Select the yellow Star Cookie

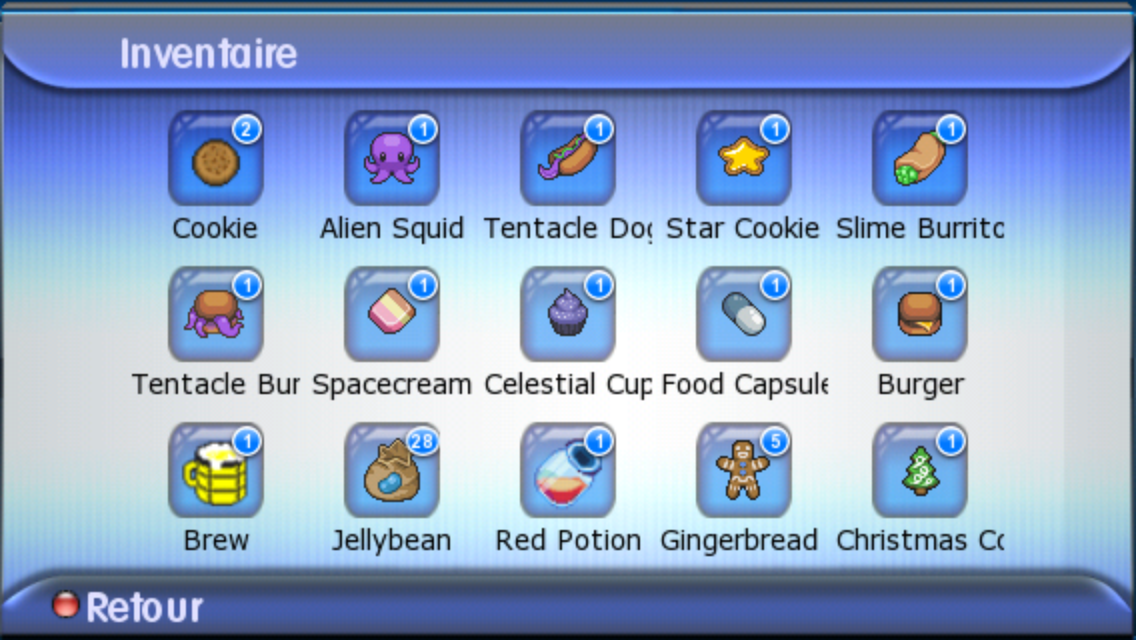[x=743, y=160]
